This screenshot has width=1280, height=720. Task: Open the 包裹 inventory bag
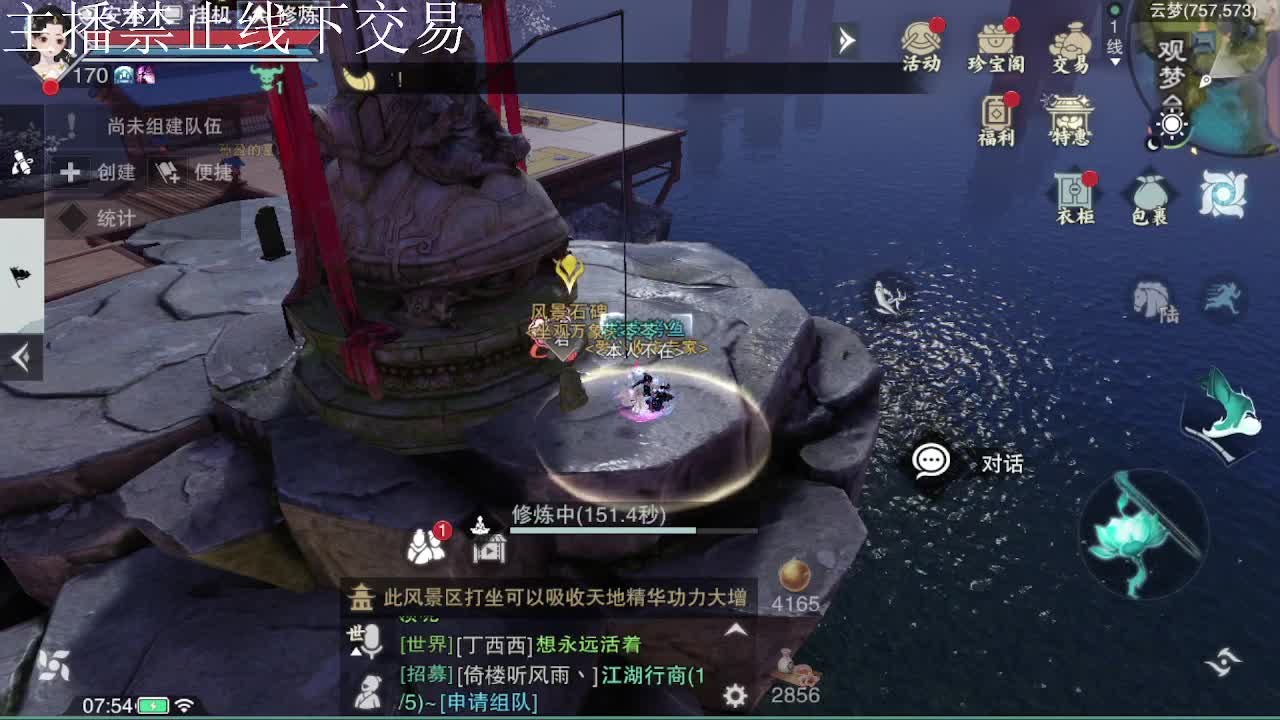[1152, 195]
